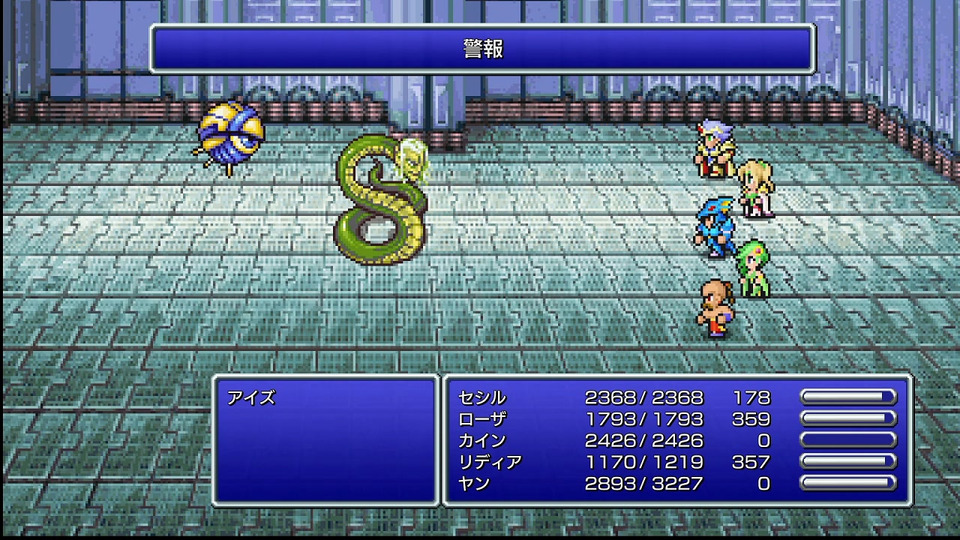The height and width of the screenshot is (540, 960).
Task: Select the アイズ enemy name entry
Action: 251,397
